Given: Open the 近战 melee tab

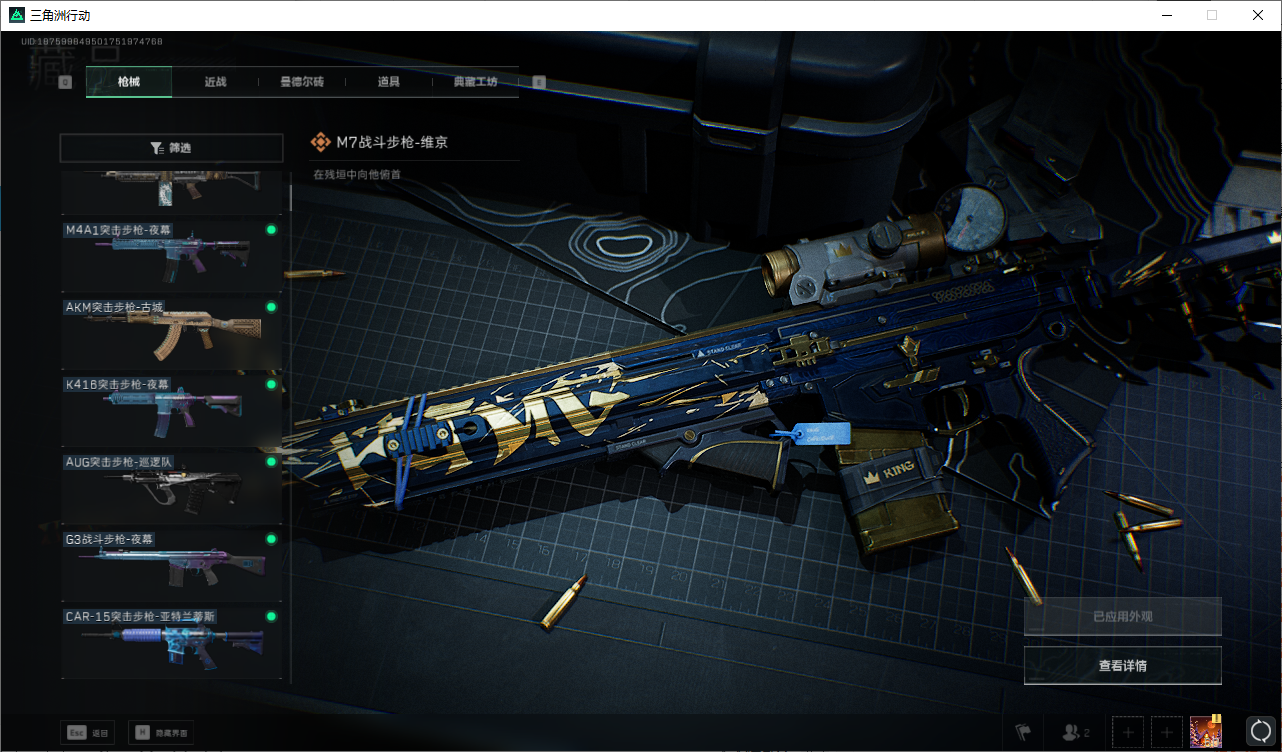Looking at the screenshot, I should [x=215, y=82].
